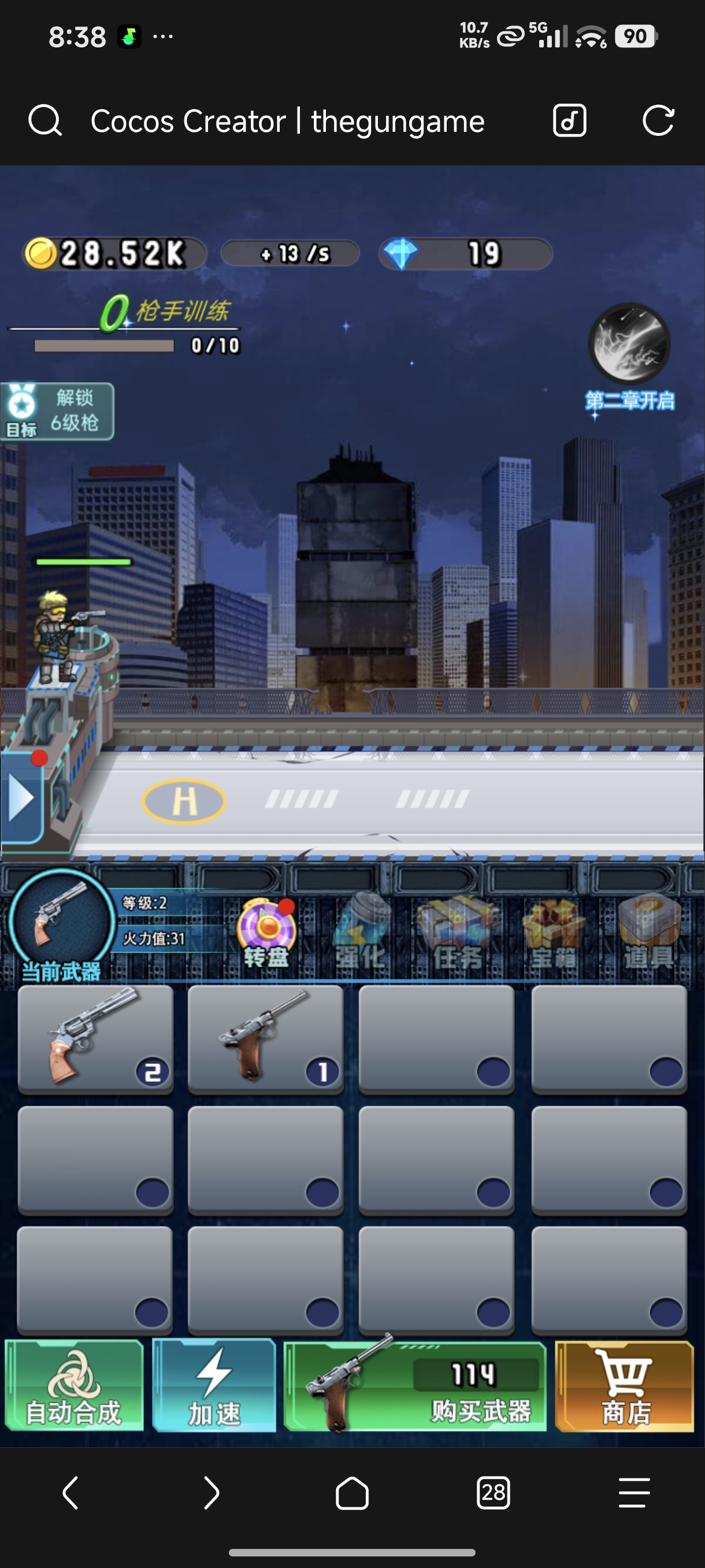Image resolution: width=705 pixels, height=1568 pixels.
Task: Select the level 1 Luger pistol slot
Action: pos(266,1038)
